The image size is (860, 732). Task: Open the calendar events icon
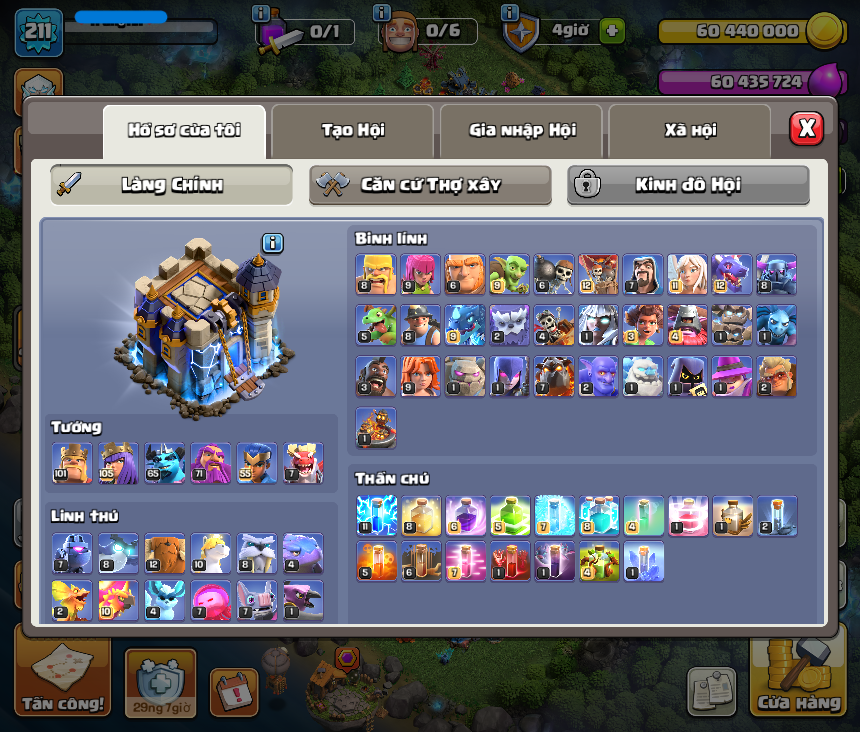[x=234, y=691]
